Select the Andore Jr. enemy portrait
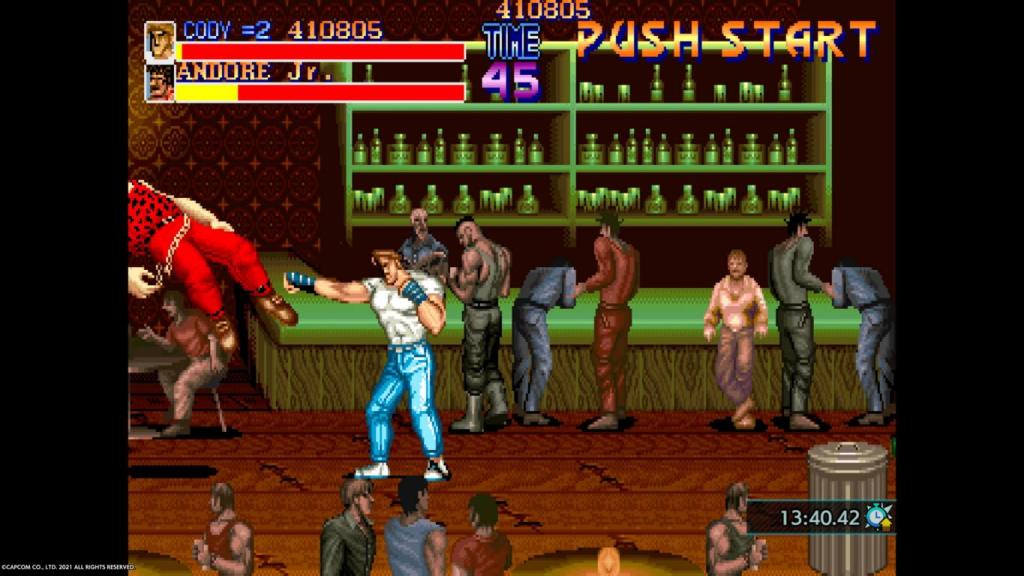The image size is (1024, 576). [160, 83]
